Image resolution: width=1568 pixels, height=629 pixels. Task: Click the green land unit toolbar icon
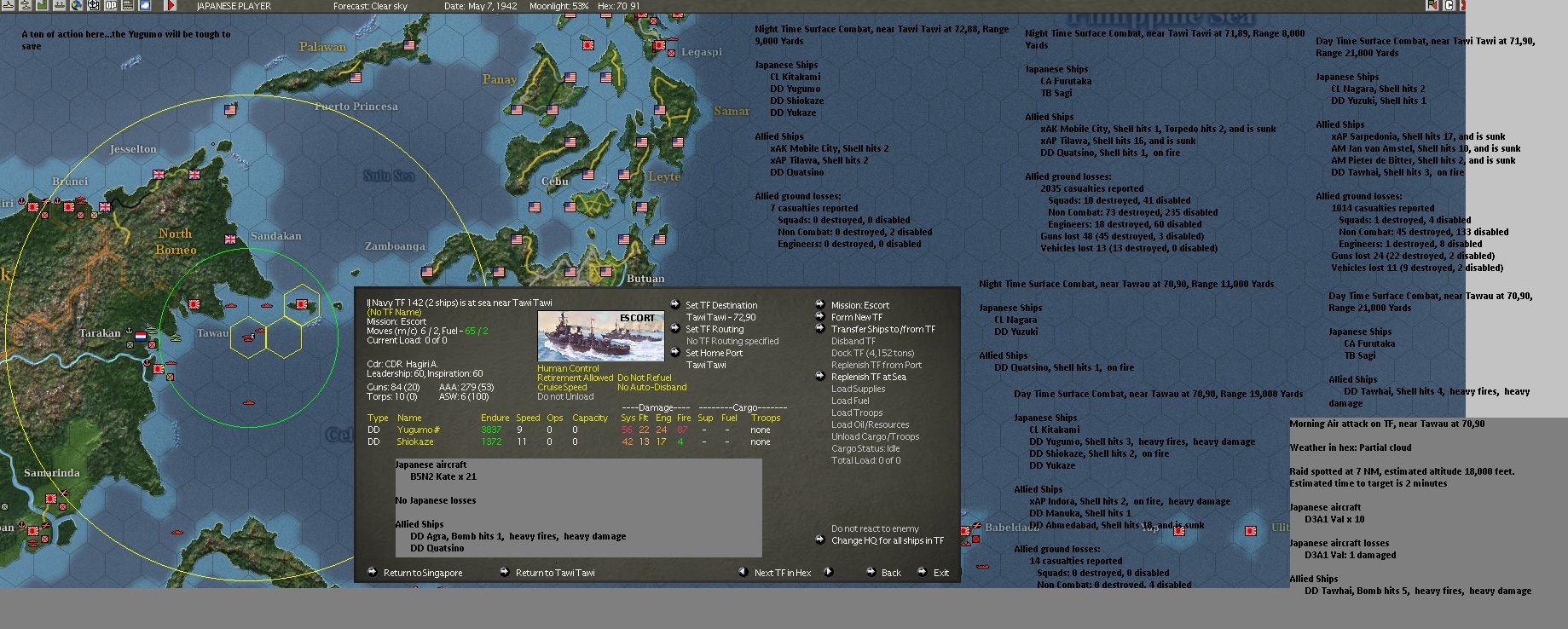[x=41, y=7]
